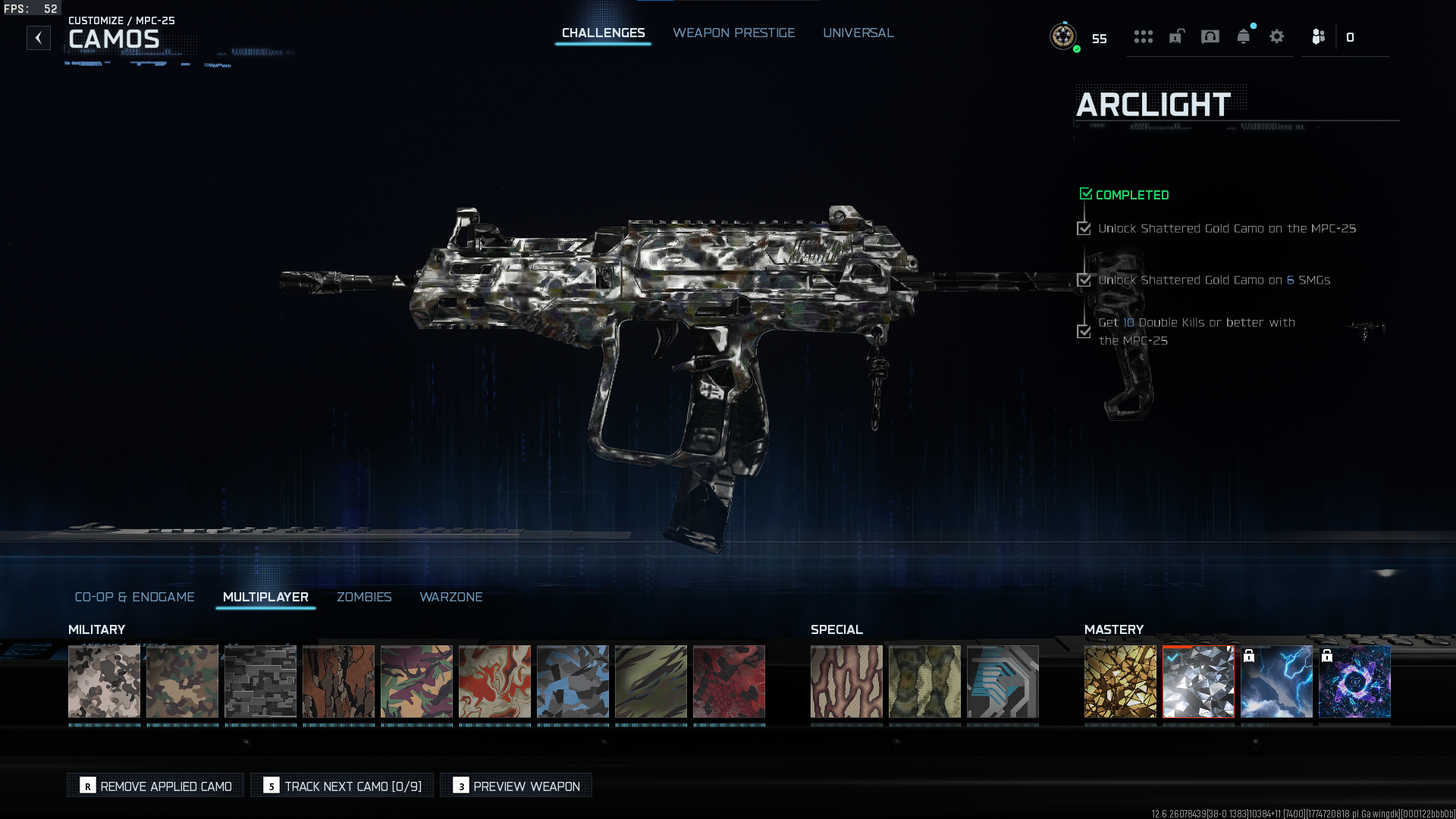This screenshot has width=1456, height=819.
Task: Open the Universal camos tab
Action: click(858, 33)
